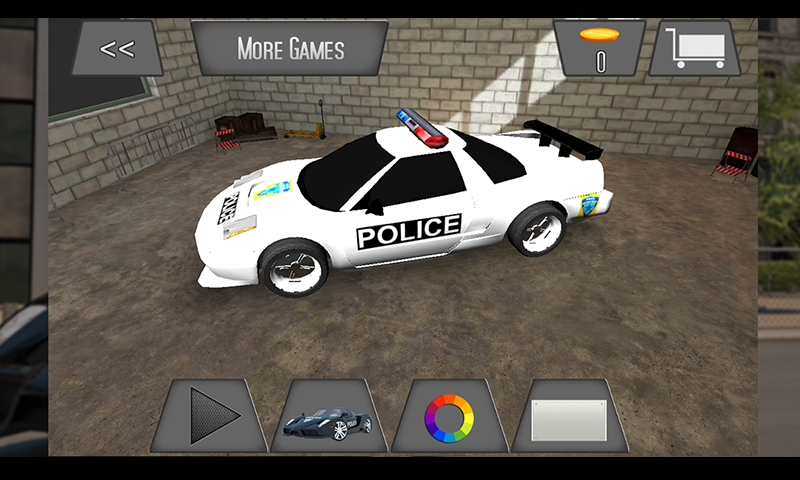Screen dimensions: 800x480
Task: Open the car selection button
Action: point(329,416)
